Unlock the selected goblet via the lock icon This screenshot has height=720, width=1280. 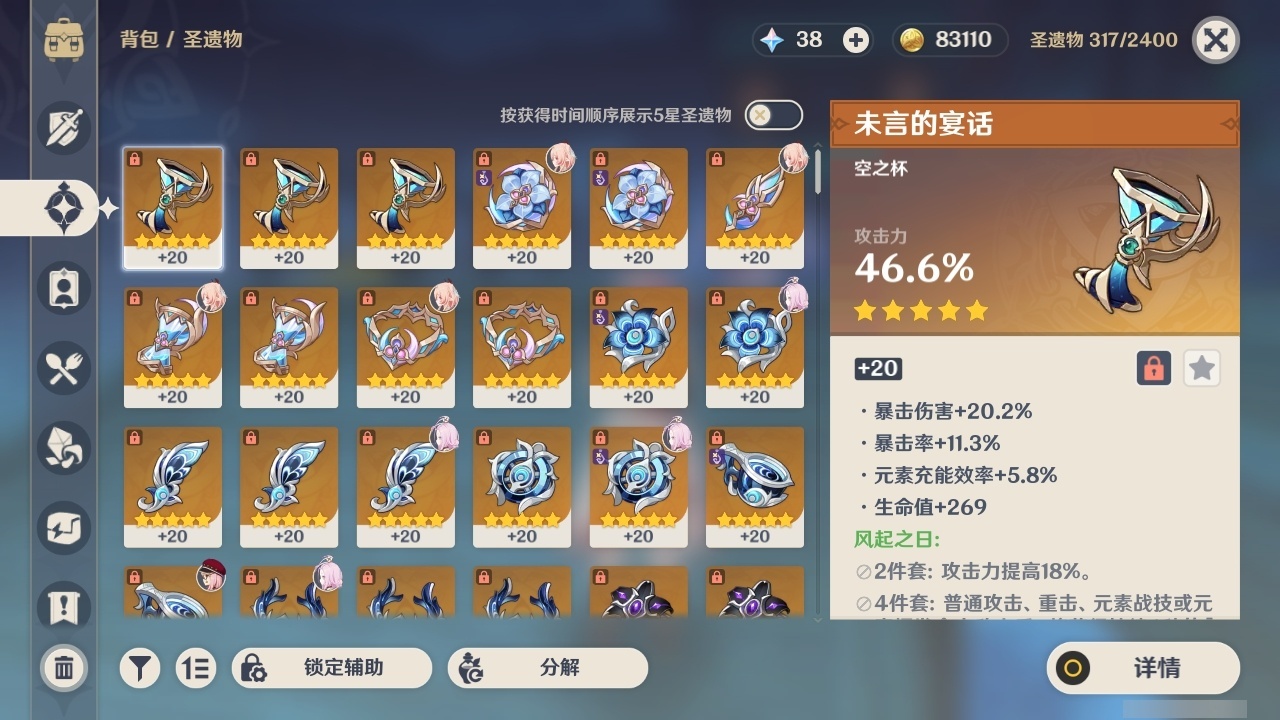pos(1155,368)
